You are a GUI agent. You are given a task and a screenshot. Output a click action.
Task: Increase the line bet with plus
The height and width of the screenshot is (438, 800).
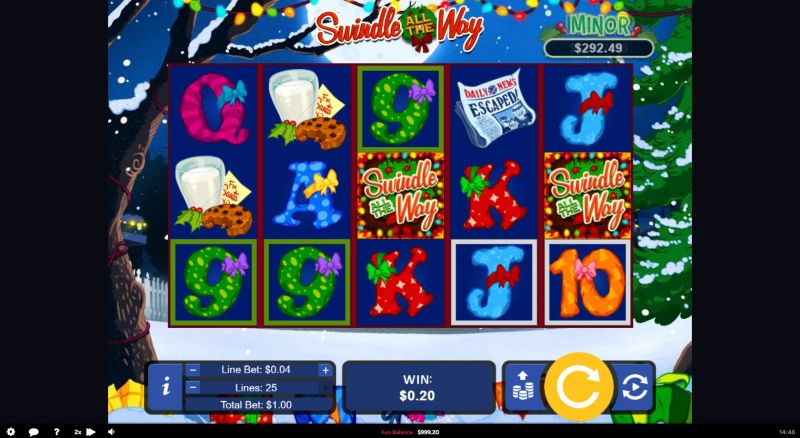click(325, 370)
